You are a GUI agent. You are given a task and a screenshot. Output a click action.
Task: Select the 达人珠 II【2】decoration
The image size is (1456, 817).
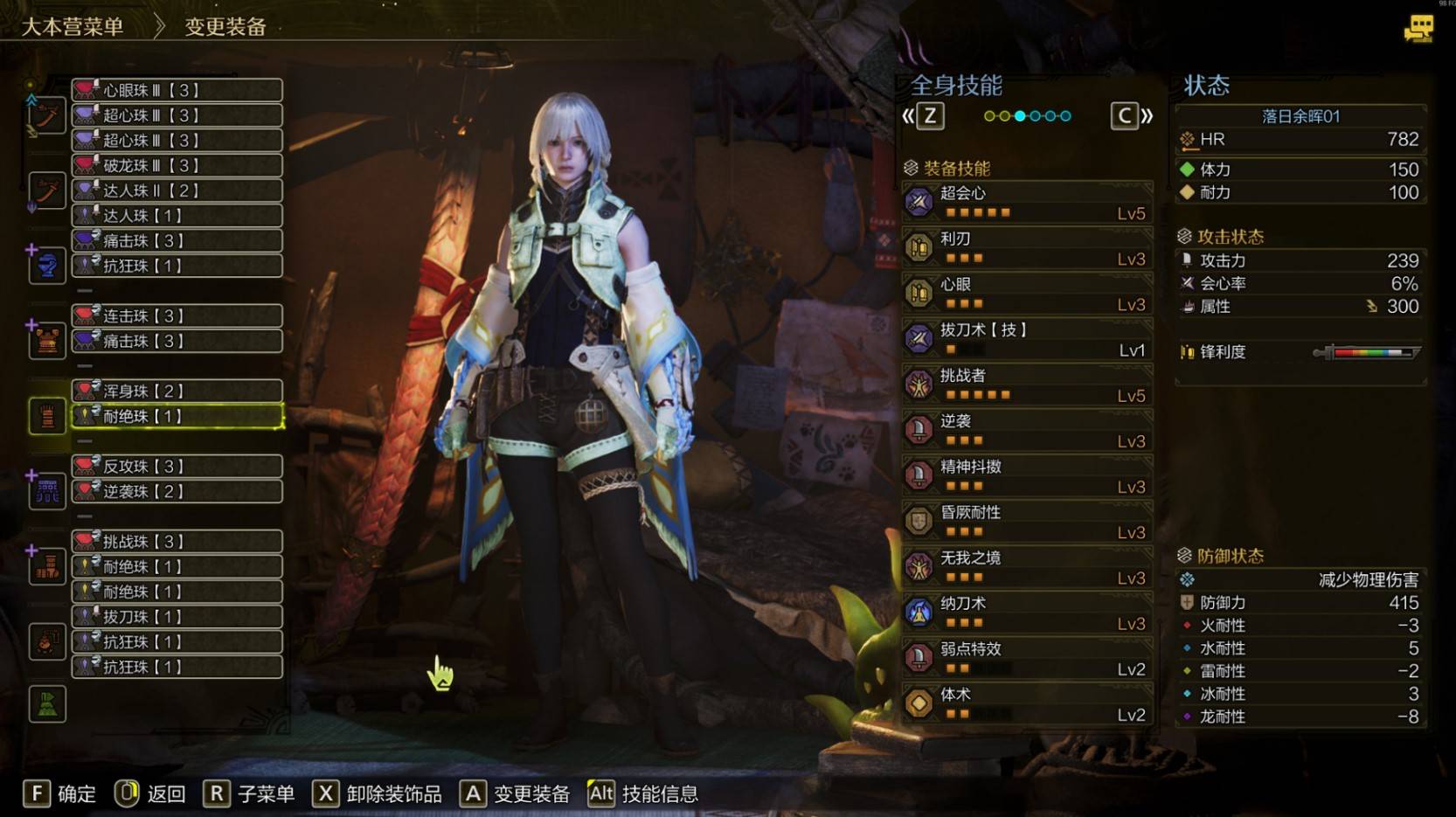[x=177, y=190]
